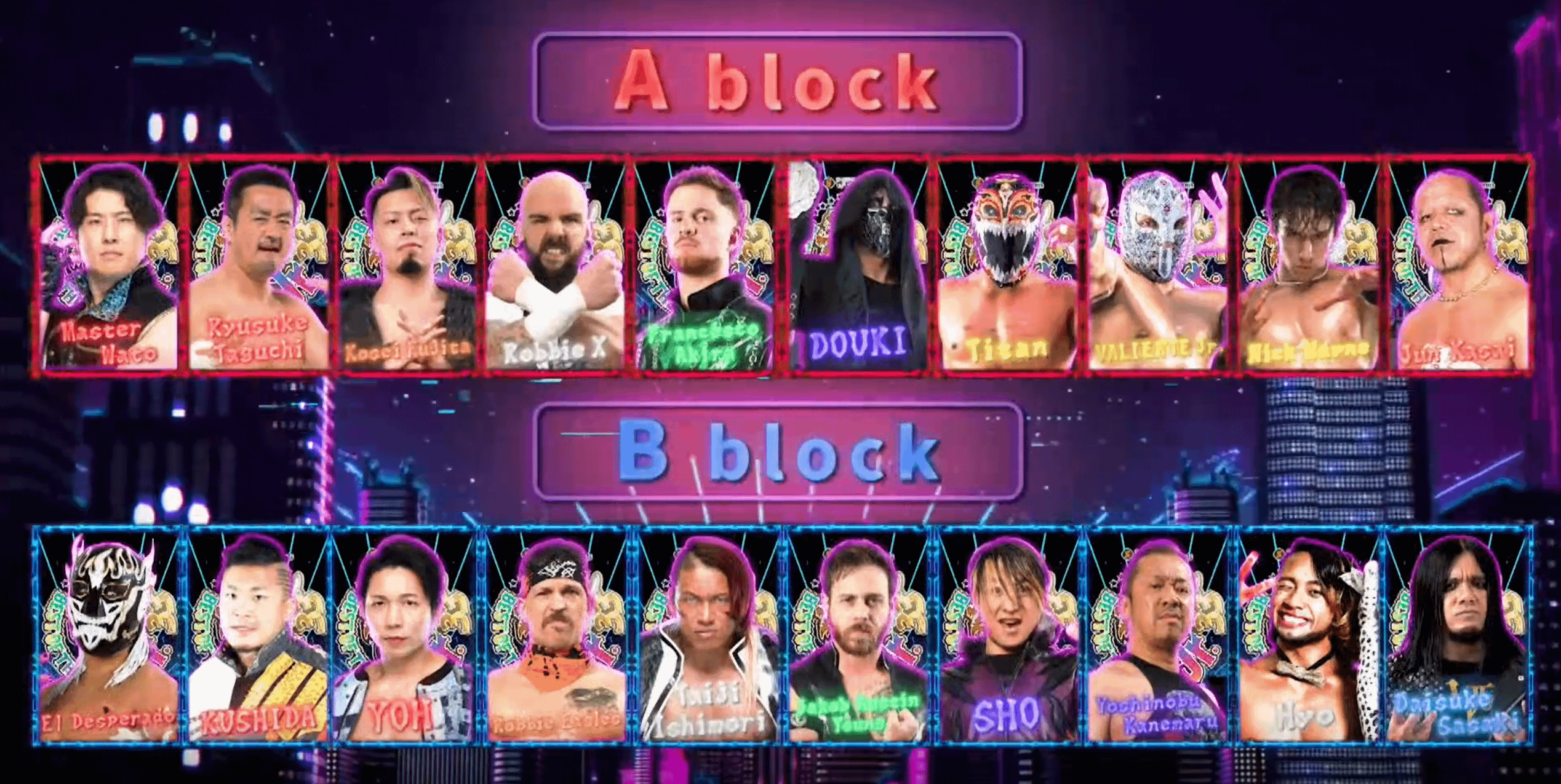Select the Francesco Akira card

[x=705, y=266]
